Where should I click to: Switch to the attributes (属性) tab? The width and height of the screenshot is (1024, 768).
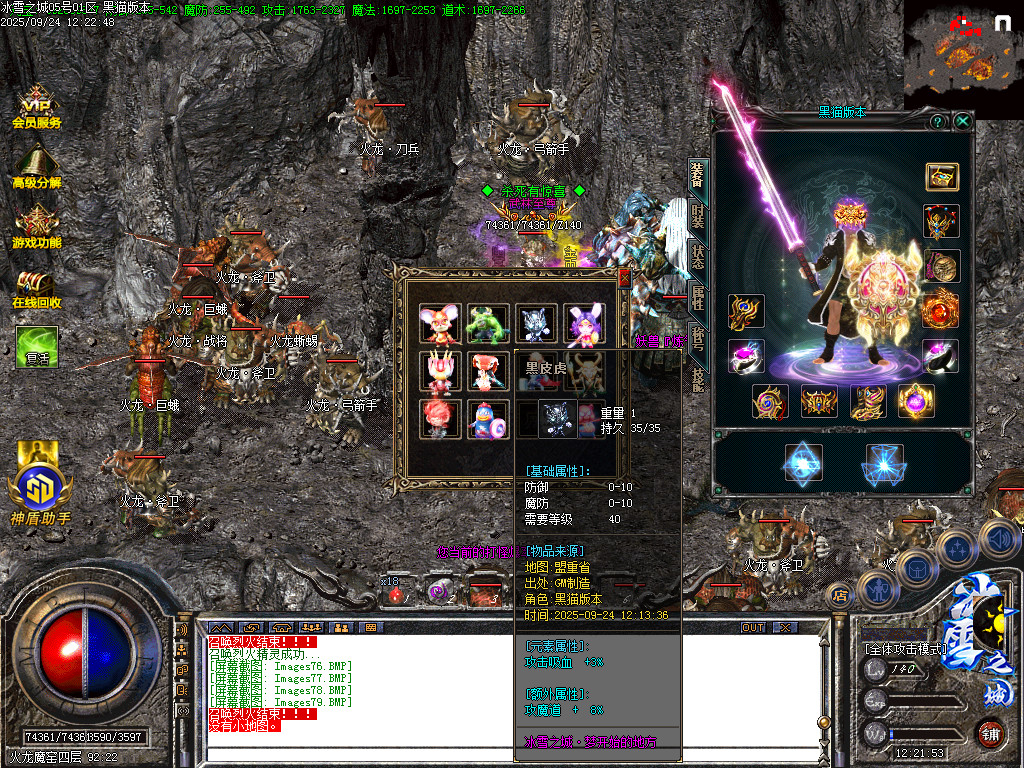pos(698,296)
